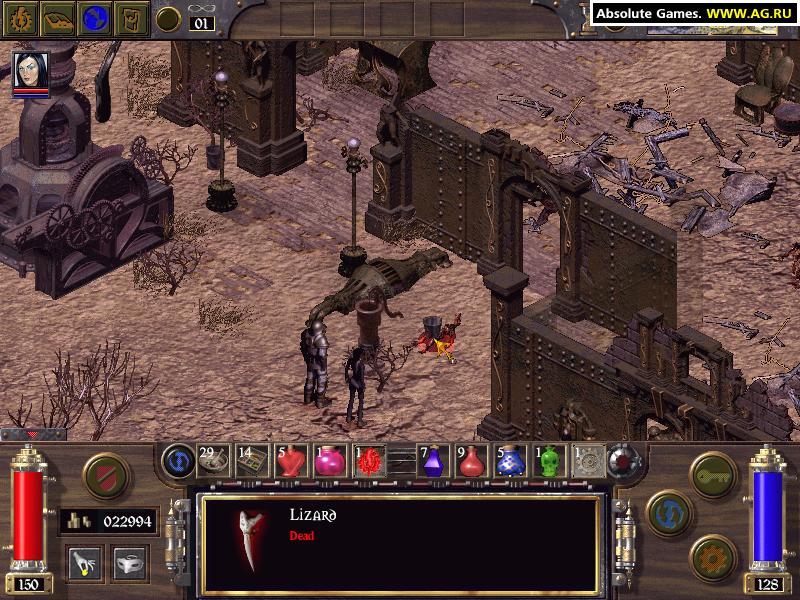
Task: Click the round brass button beside the counter
Action: click(x=170, y=18)
